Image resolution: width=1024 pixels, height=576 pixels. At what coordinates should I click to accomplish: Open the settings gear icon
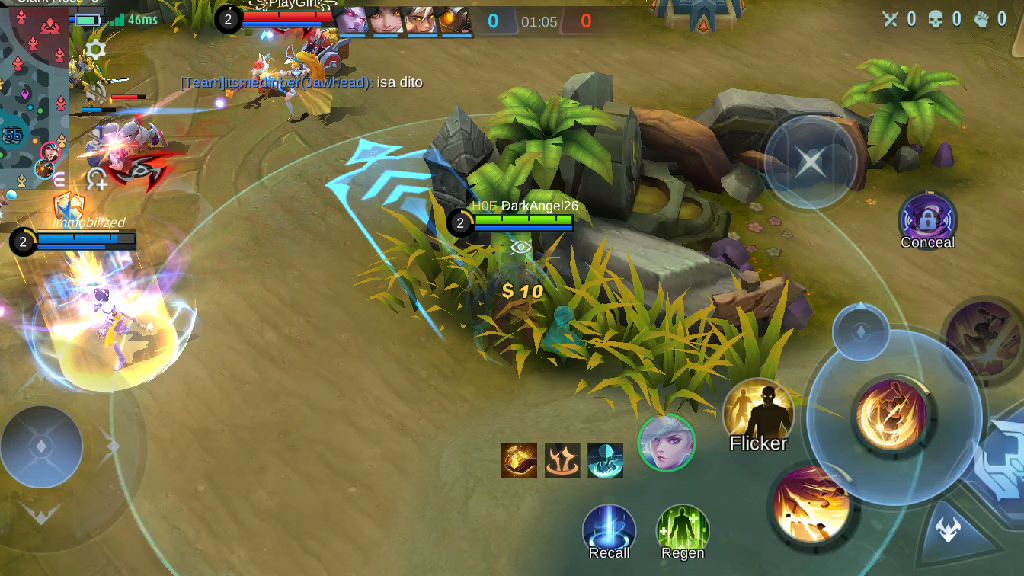pyautogui.click(x=96, y=49)
